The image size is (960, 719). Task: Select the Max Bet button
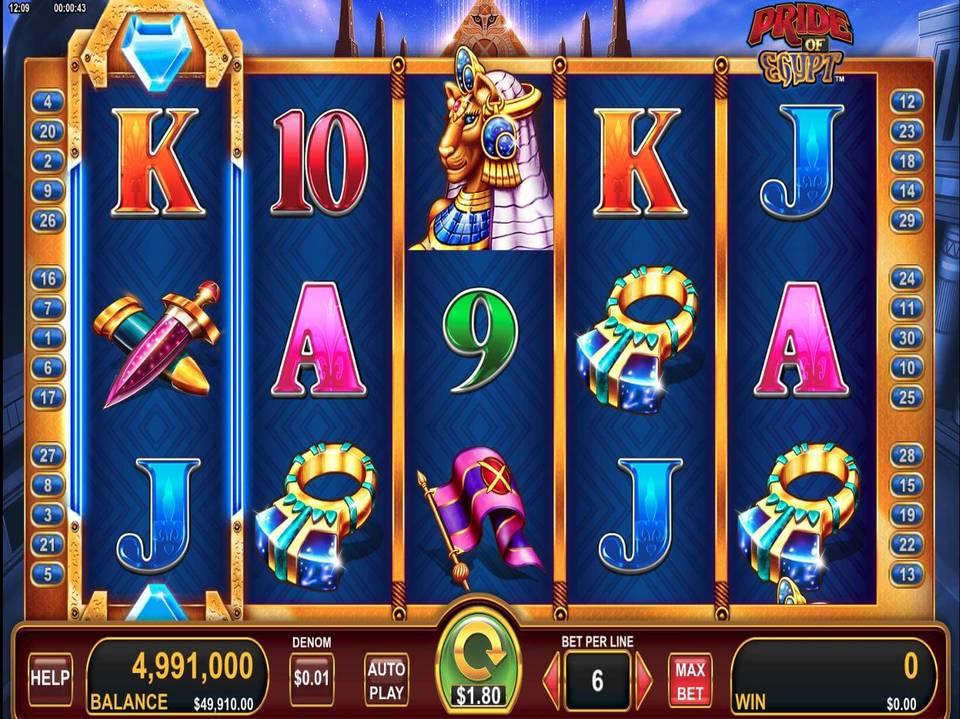coord(690,679)
